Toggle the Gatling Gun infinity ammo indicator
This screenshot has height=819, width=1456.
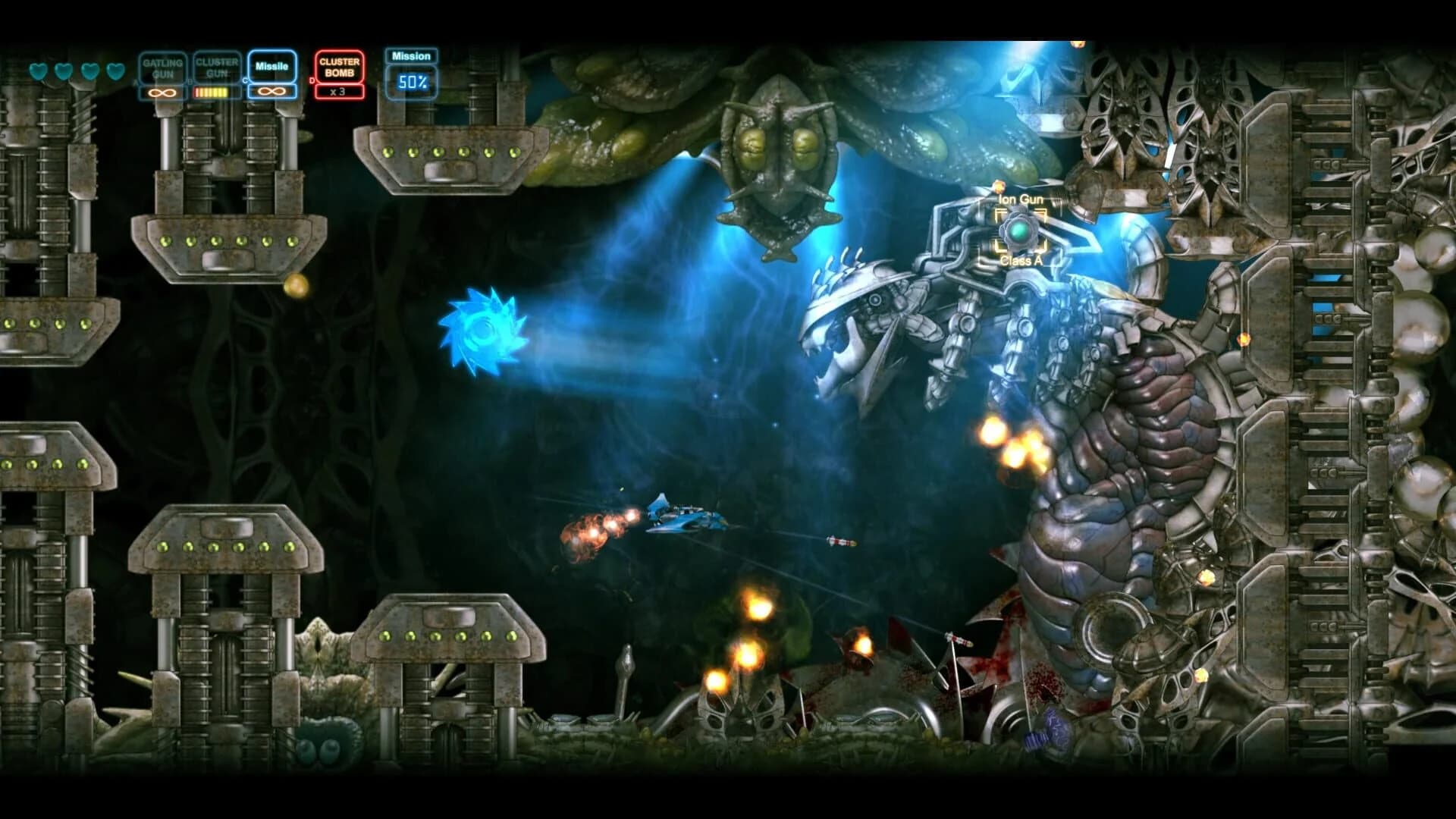162,93
